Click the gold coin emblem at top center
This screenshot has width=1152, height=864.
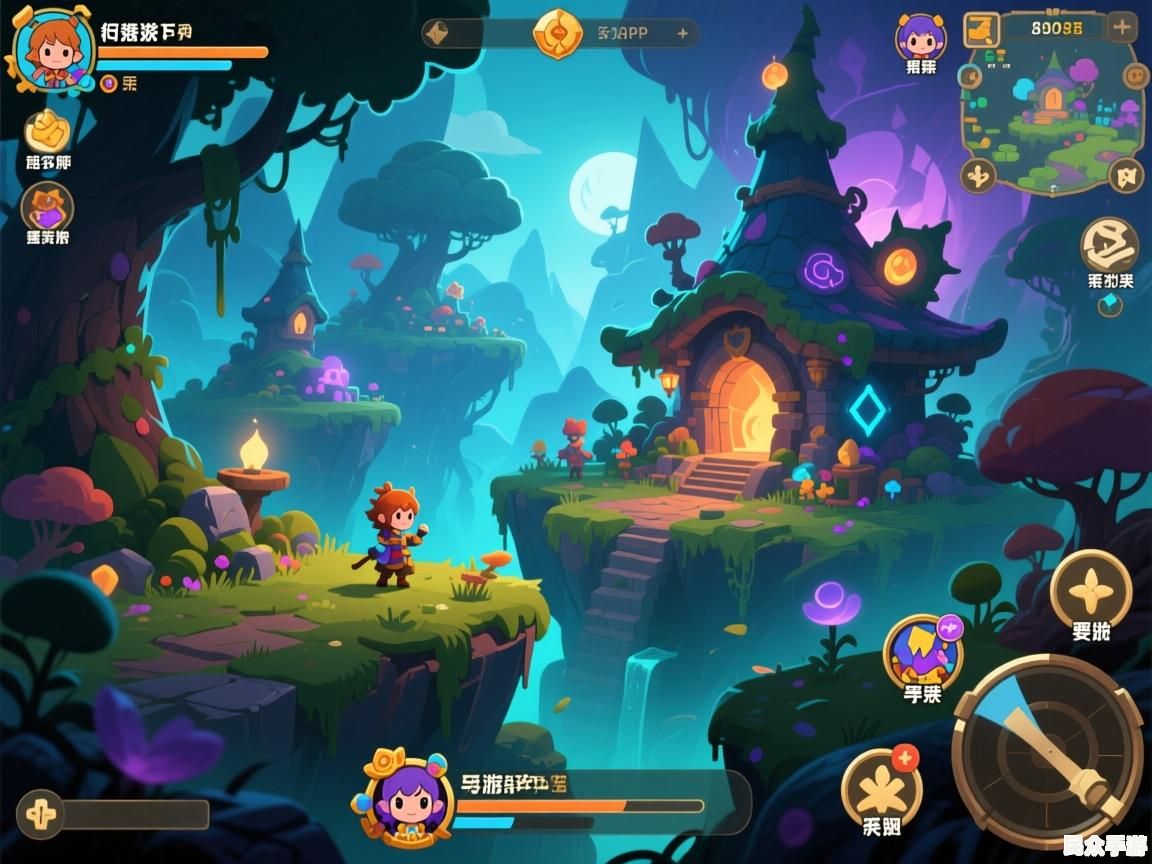(x=558, y=33)
